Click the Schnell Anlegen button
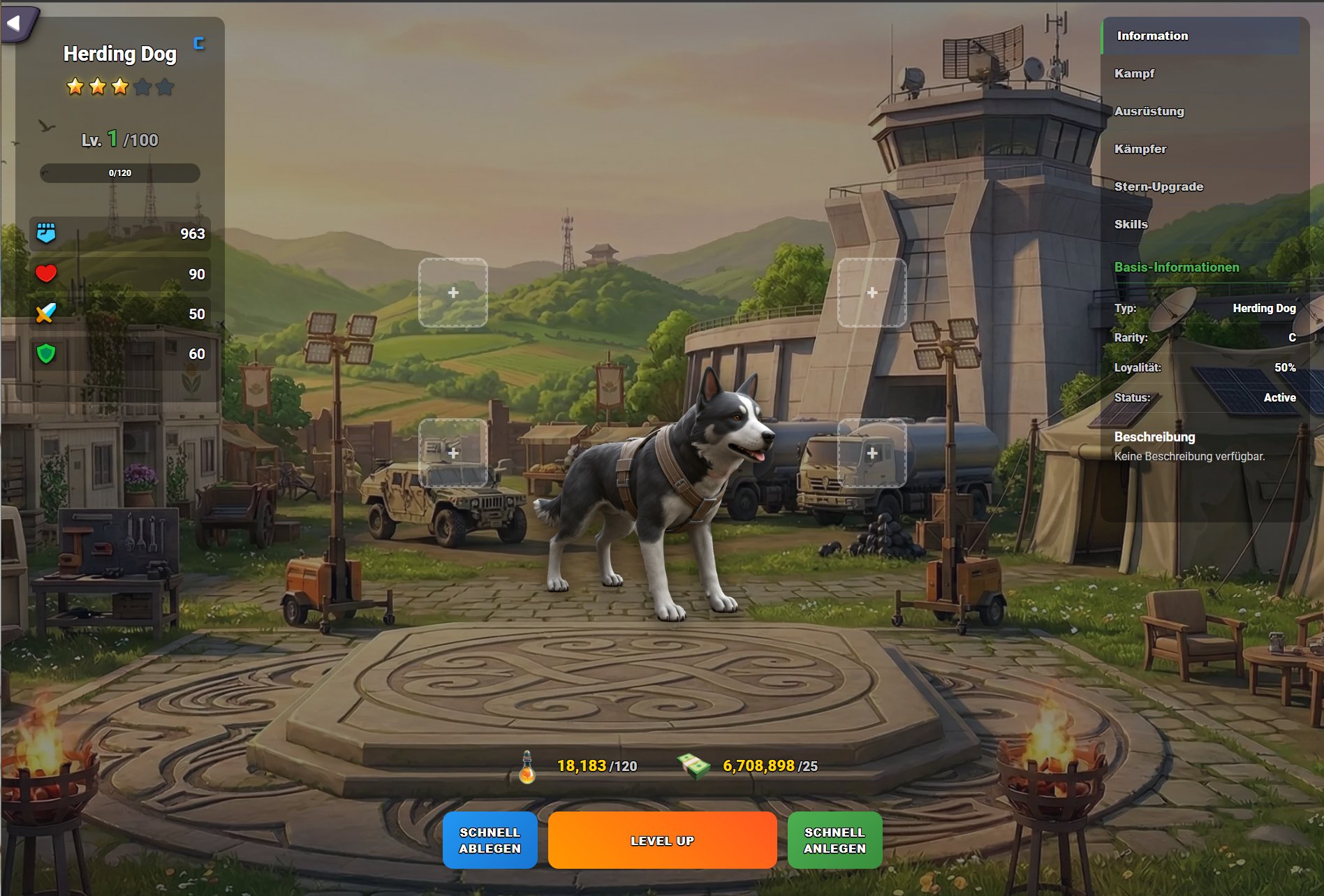This screenshot has height=896, width=1324. click(834, 840)
